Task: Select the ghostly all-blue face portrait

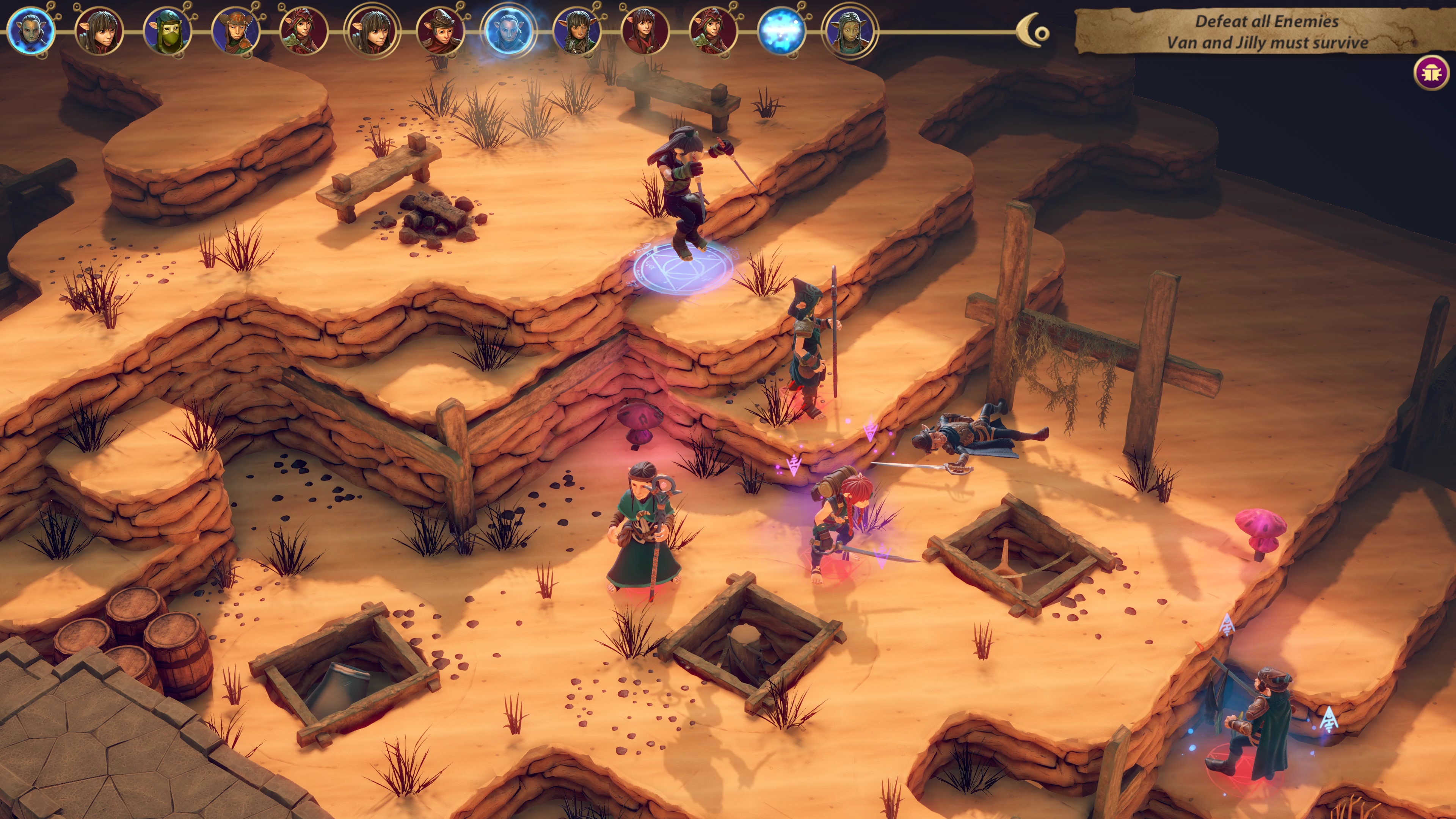Action: pos(508,30)
